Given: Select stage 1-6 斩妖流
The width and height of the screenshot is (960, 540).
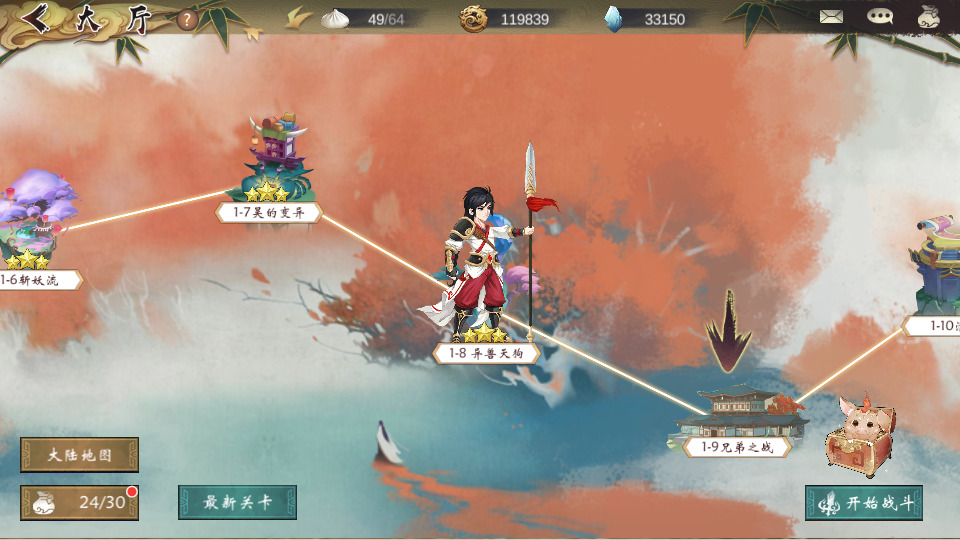Looking at the screenshot, I should [32, 280].
